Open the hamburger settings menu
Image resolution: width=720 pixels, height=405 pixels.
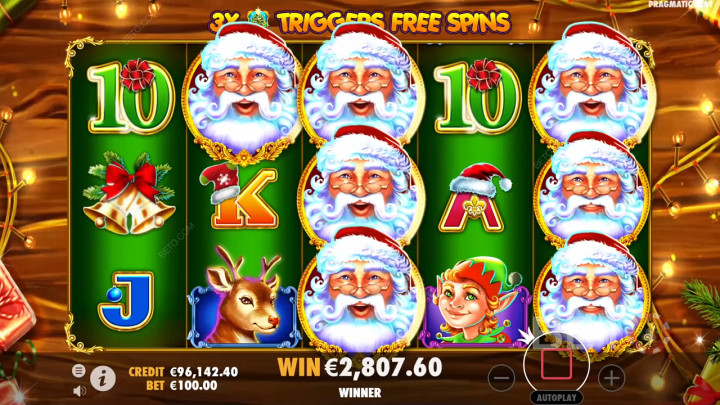pos(78,371)
